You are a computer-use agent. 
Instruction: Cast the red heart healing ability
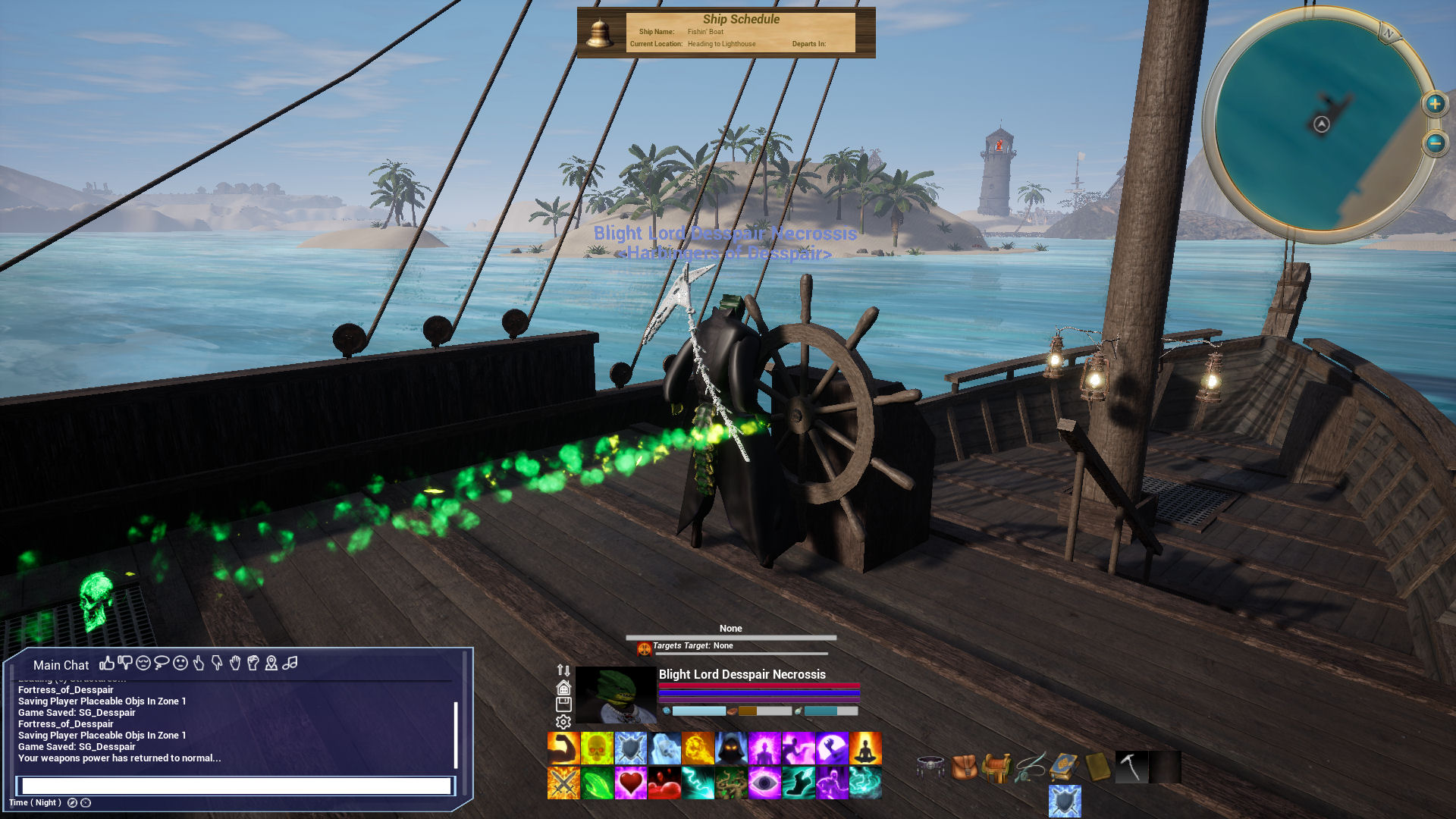[x=629, y=781]
